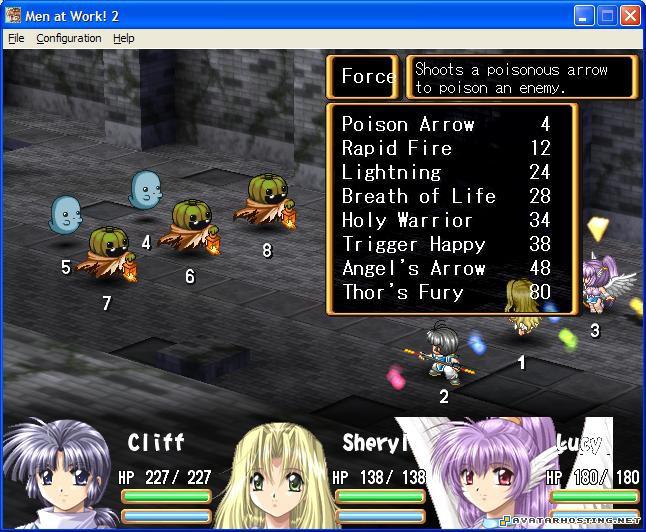The image size is (646, 532).
Task: Select Thor's Fury from the list
Action: coord(402,292)
